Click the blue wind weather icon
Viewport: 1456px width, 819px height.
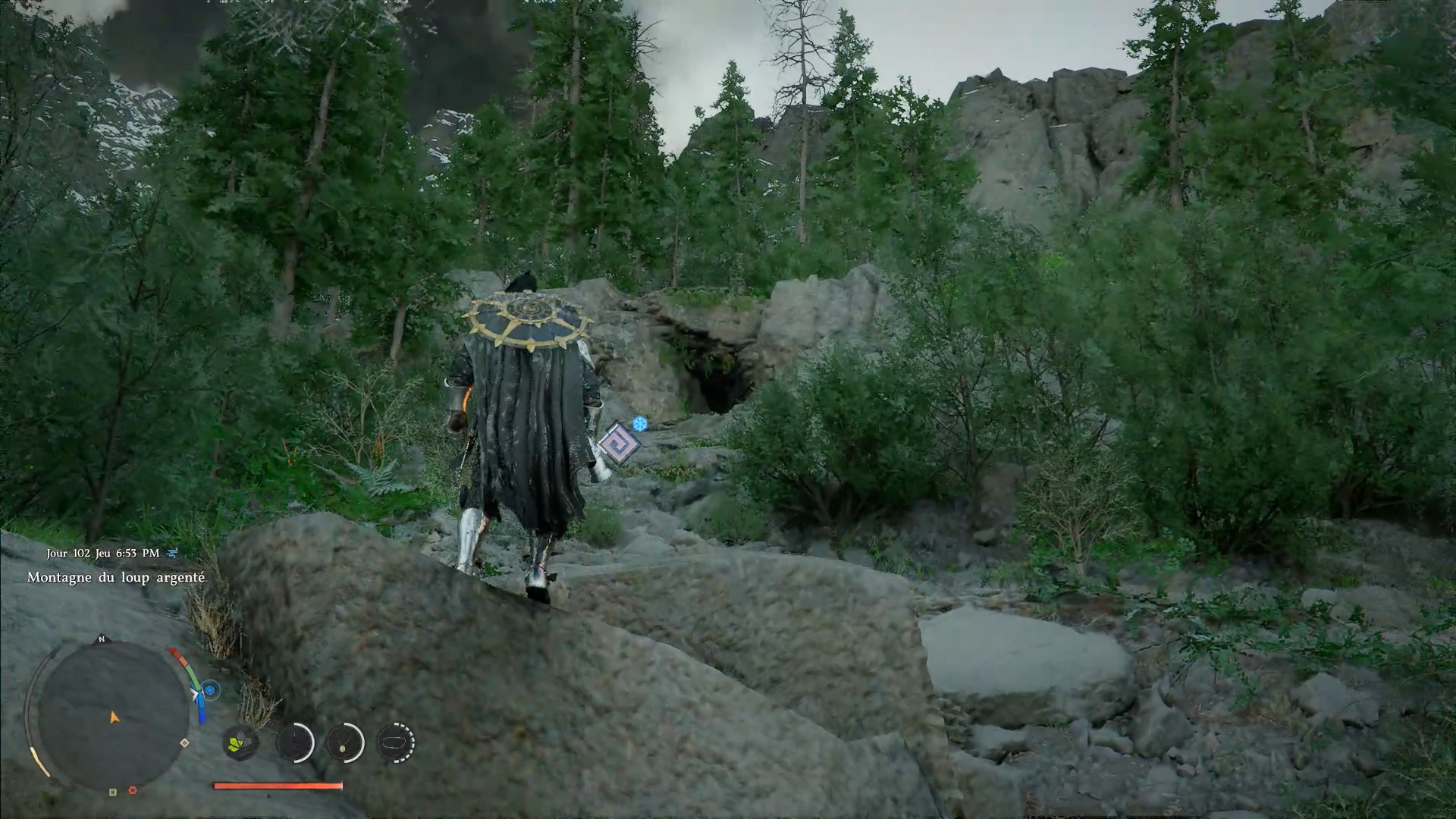[173, 553]
